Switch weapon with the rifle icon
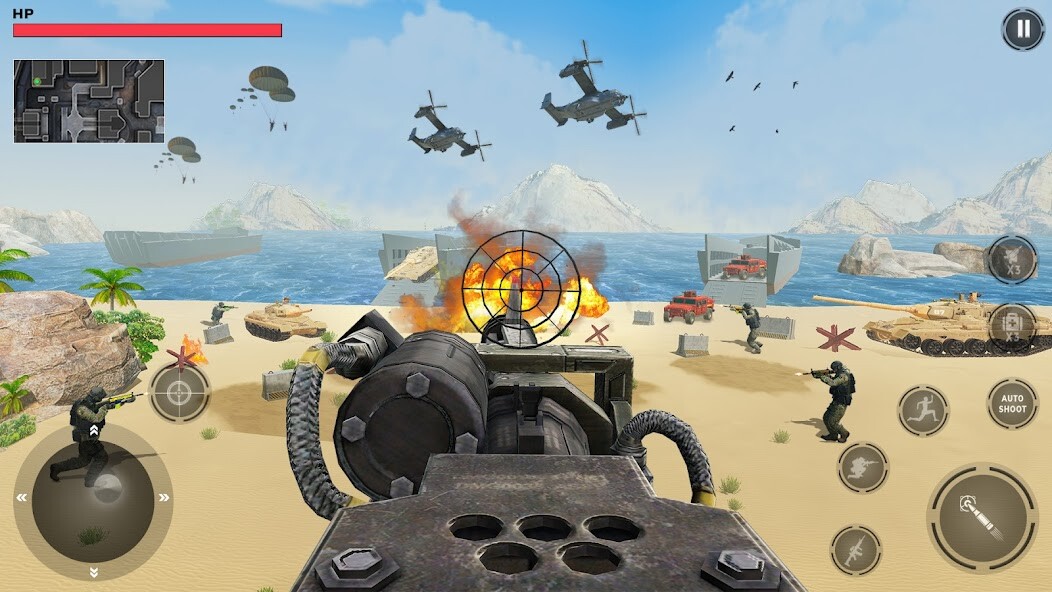The image size is (1052, 592). tap(856, 550)
